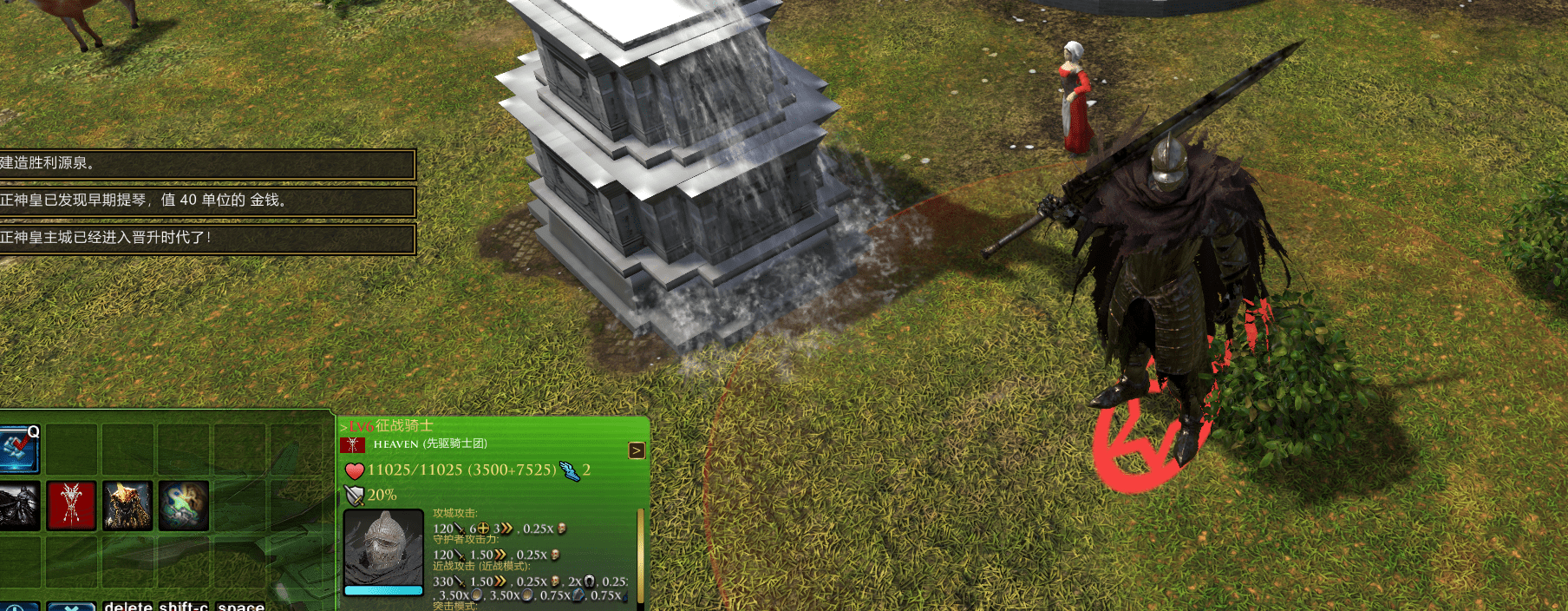Viewport: 1568px width, 611px height.
Task: Open the early lyre discovery notification
Action: click(x=206, y=200)
